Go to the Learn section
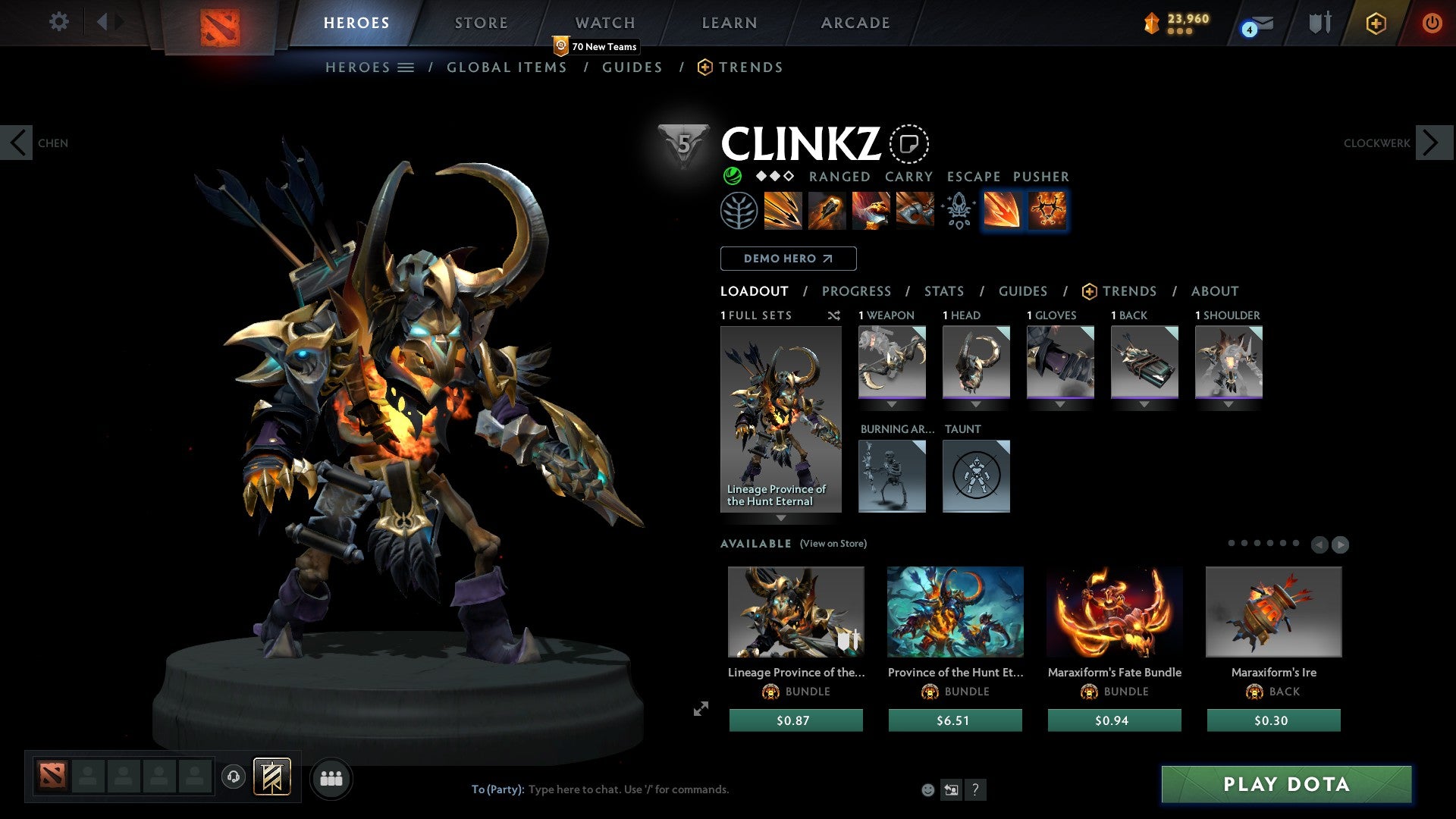 729,23
